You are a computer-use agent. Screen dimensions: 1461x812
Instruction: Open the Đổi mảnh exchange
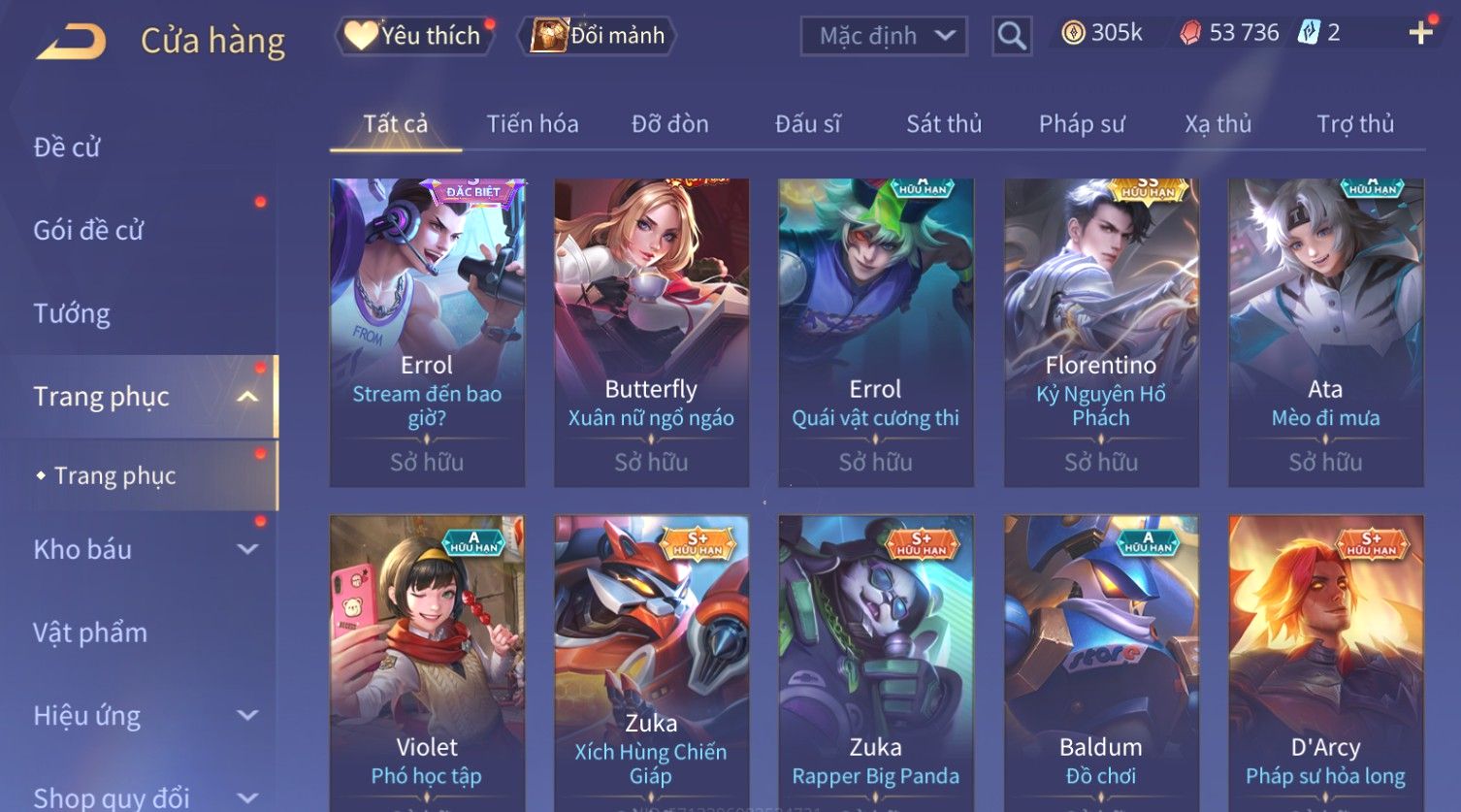point(599,36)
